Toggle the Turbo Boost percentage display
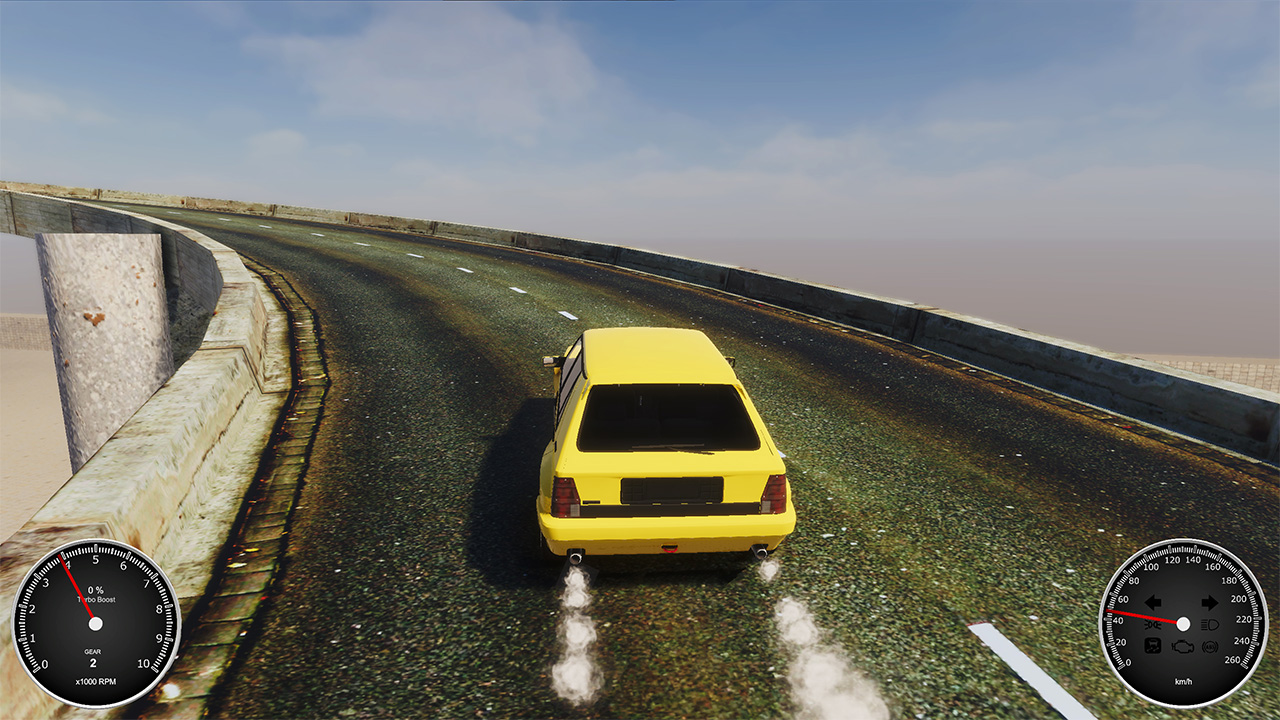The width and height of the screenshot is (1280, 720). click(x=95, y=594)
